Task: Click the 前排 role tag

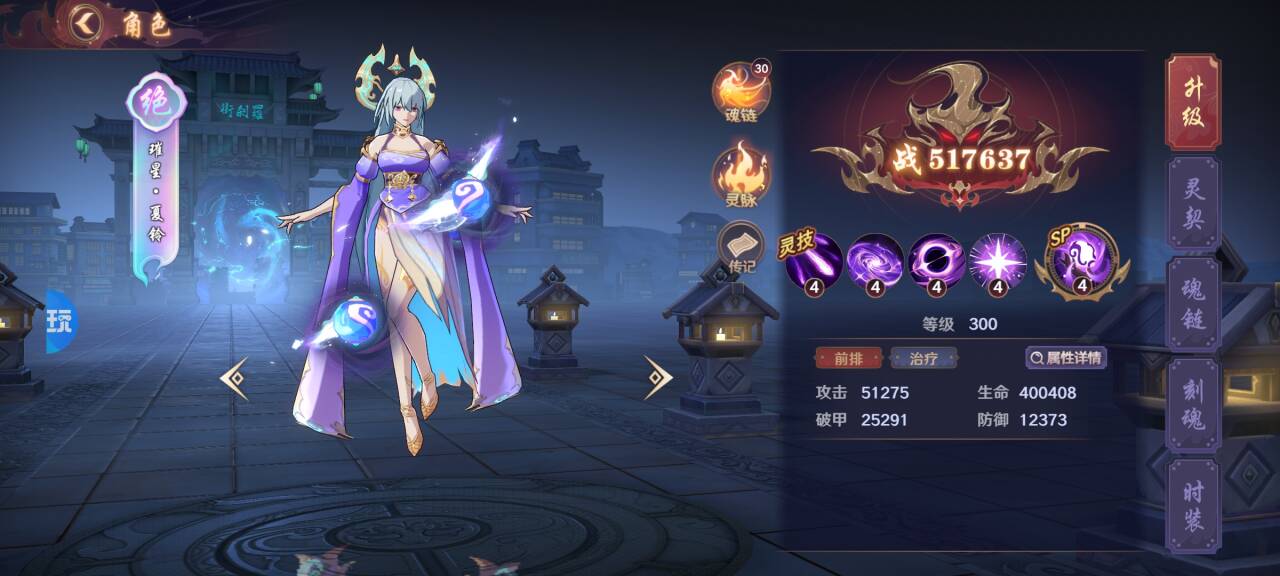Action: click(842, 358)
